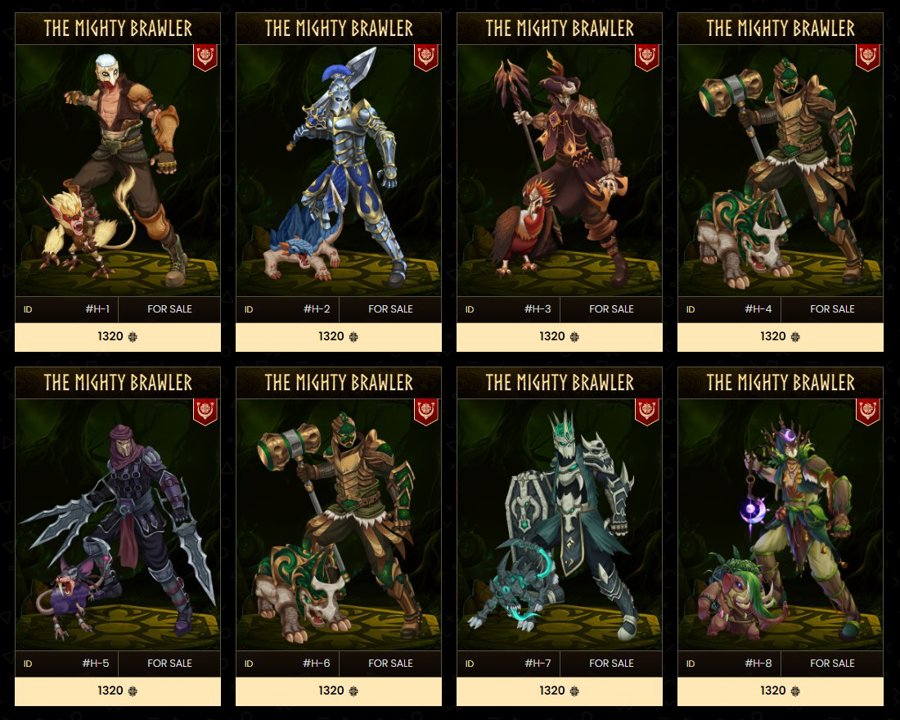Click the 1320 price bar under #H-7
Image resolution: width=900 pixels, height=720 pixels.
[559, 691]
